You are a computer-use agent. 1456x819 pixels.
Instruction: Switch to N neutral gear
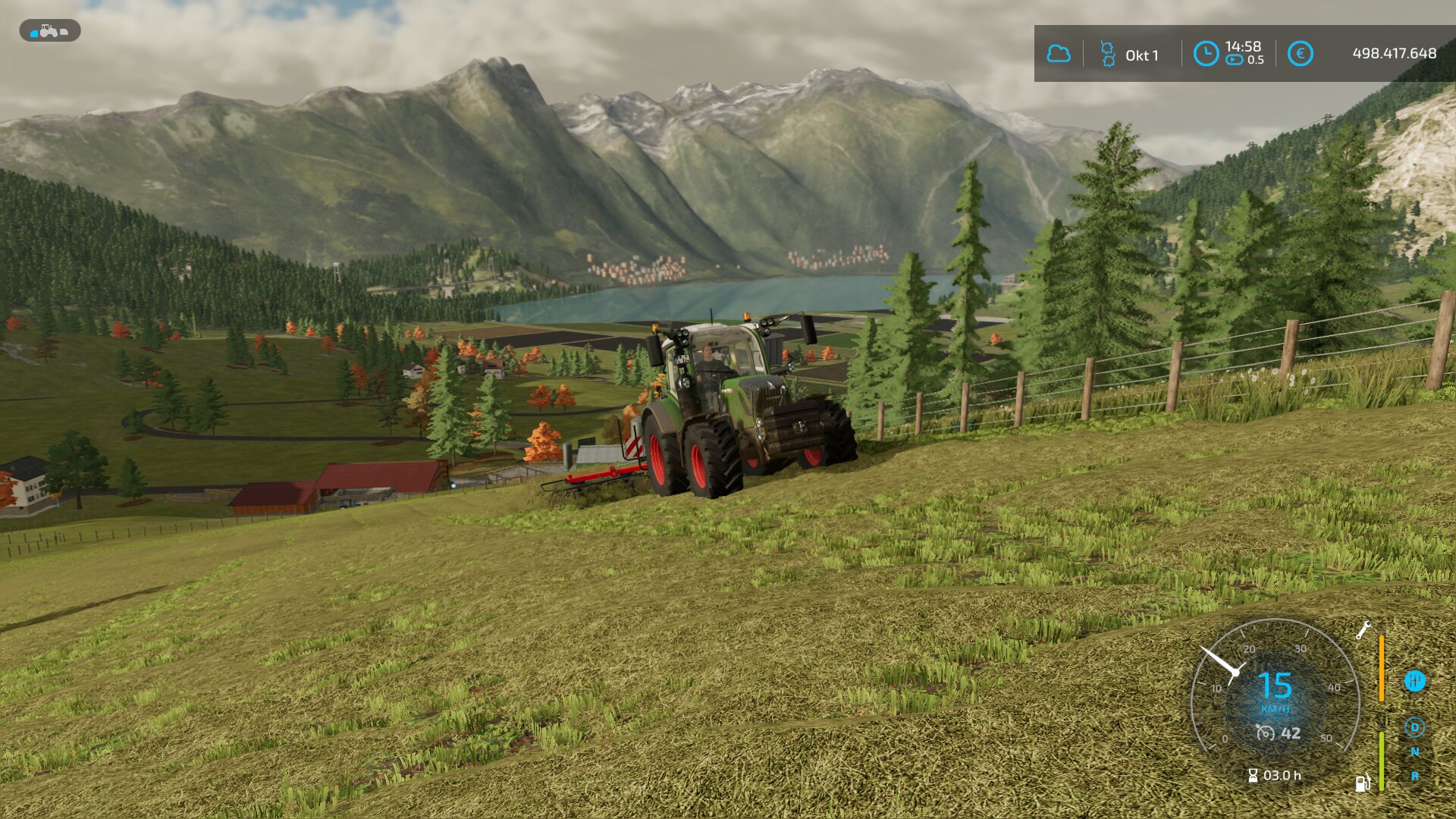(1414, 752)
